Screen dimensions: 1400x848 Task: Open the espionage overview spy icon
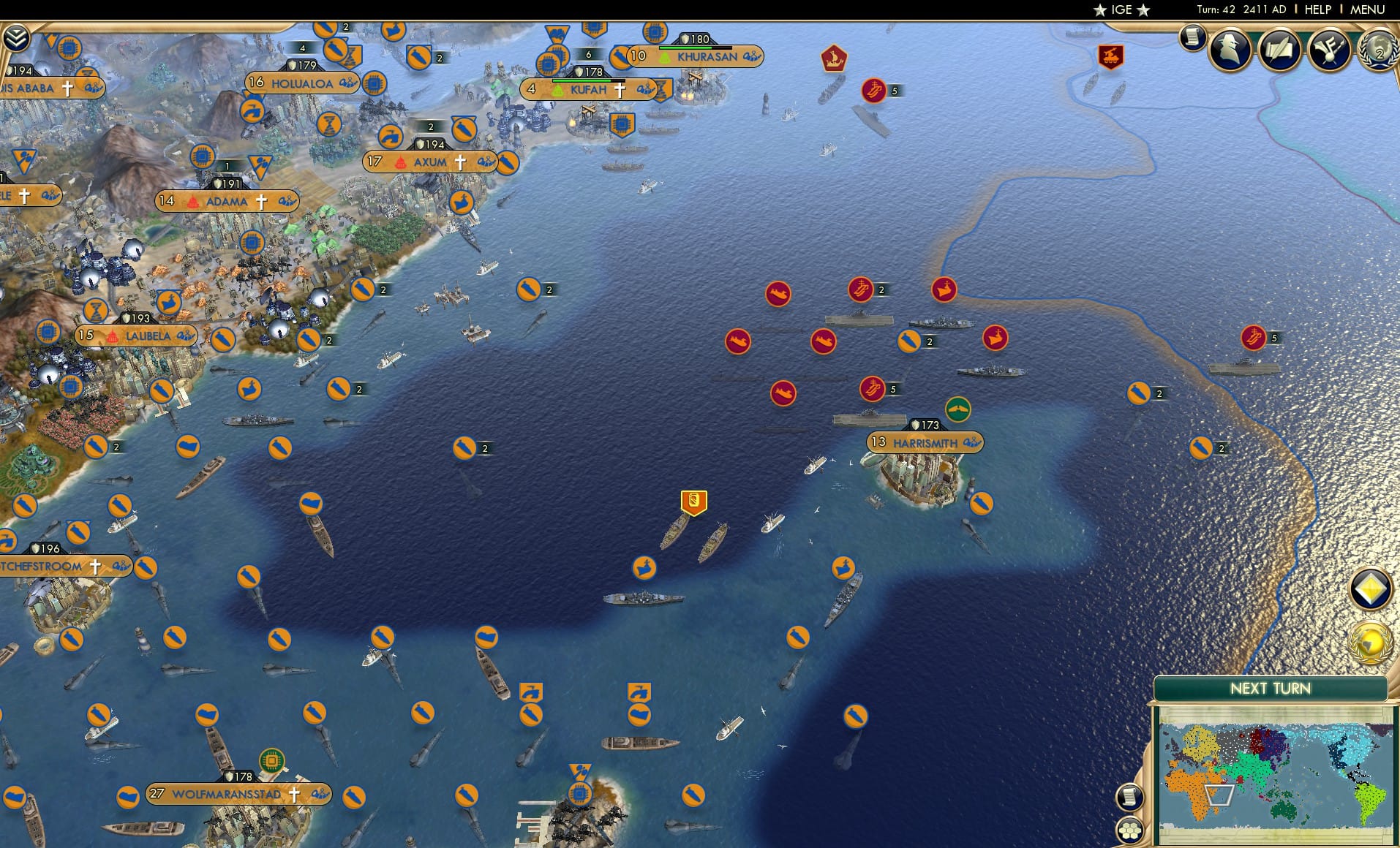click(x=1230, y=50)
